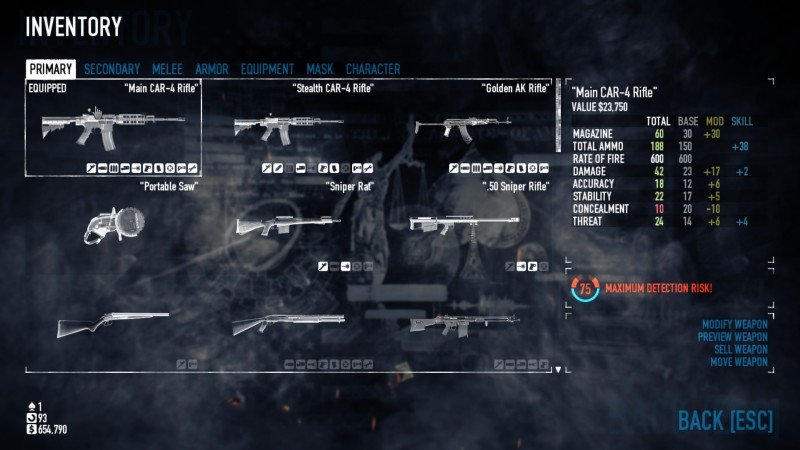Open the Character tab
Screen dimensions: 800x450
373,69
